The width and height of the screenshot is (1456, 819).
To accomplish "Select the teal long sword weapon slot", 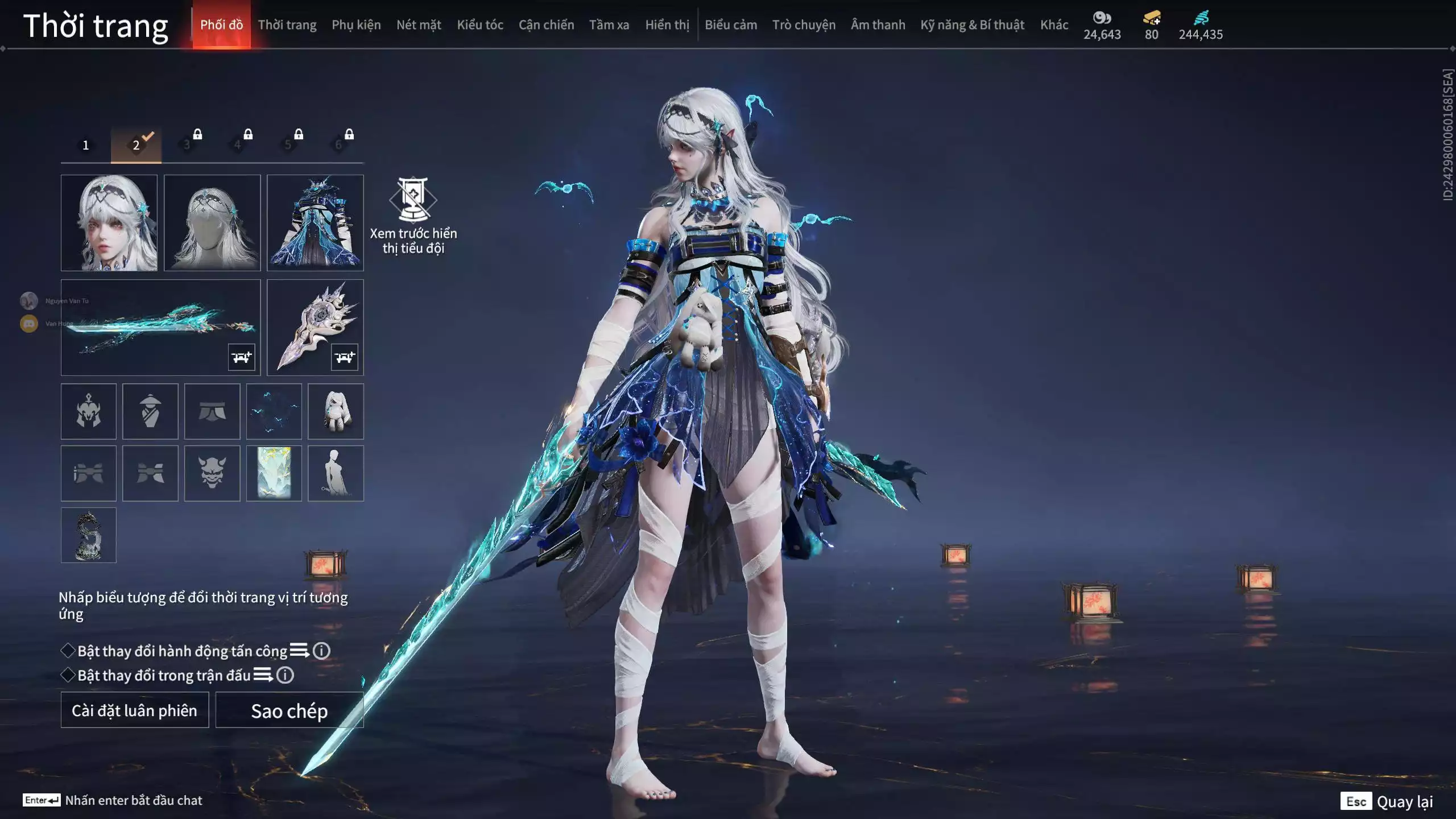I will click(x=160, y=327).
